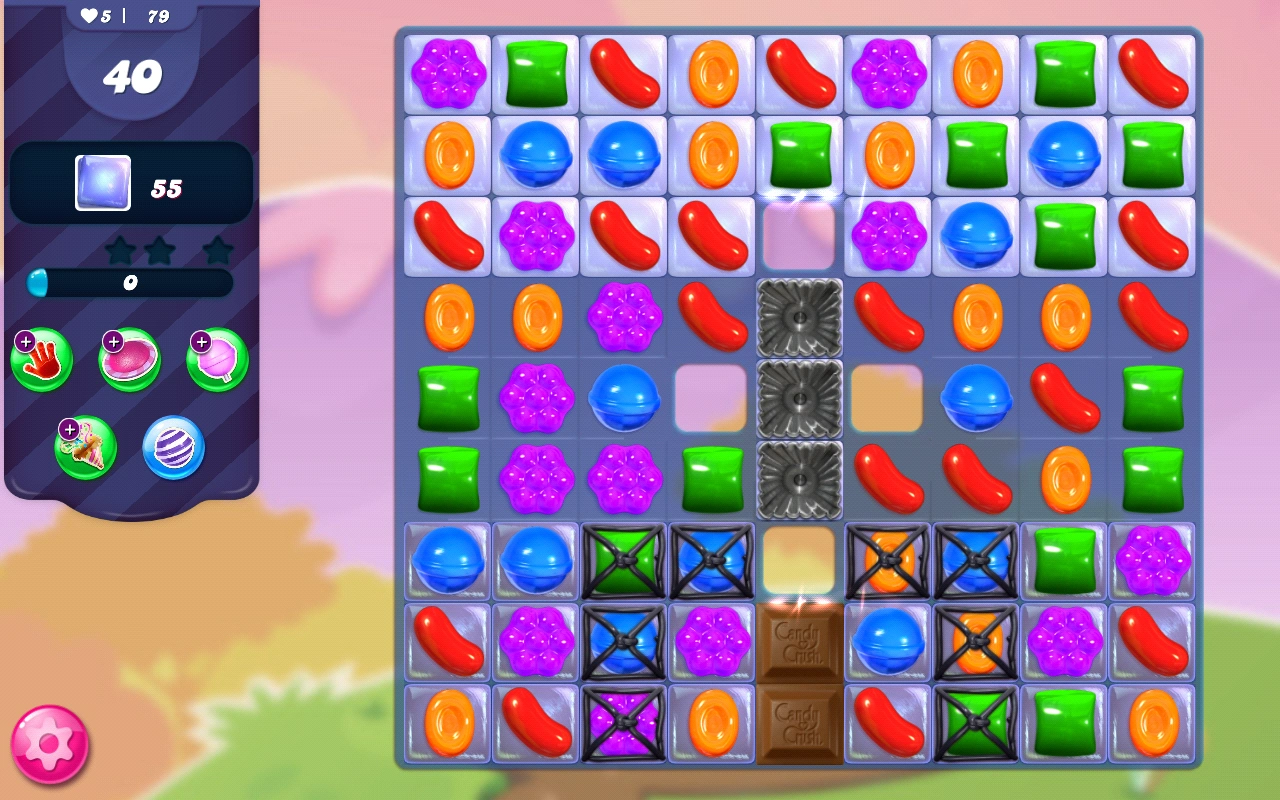1280x800 pixels.
Task: Click the score progress bar
Action: [x=128, y=283]
